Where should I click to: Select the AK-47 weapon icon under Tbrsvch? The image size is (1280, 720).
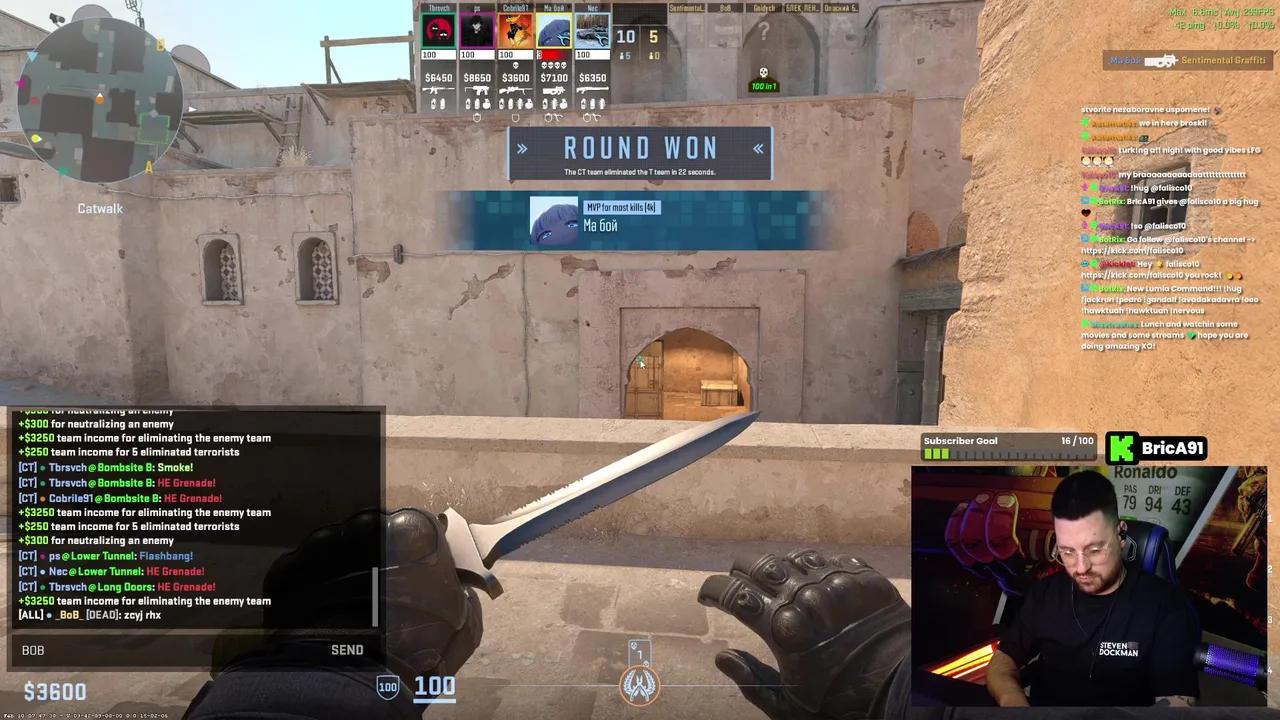tap(439, 89)
